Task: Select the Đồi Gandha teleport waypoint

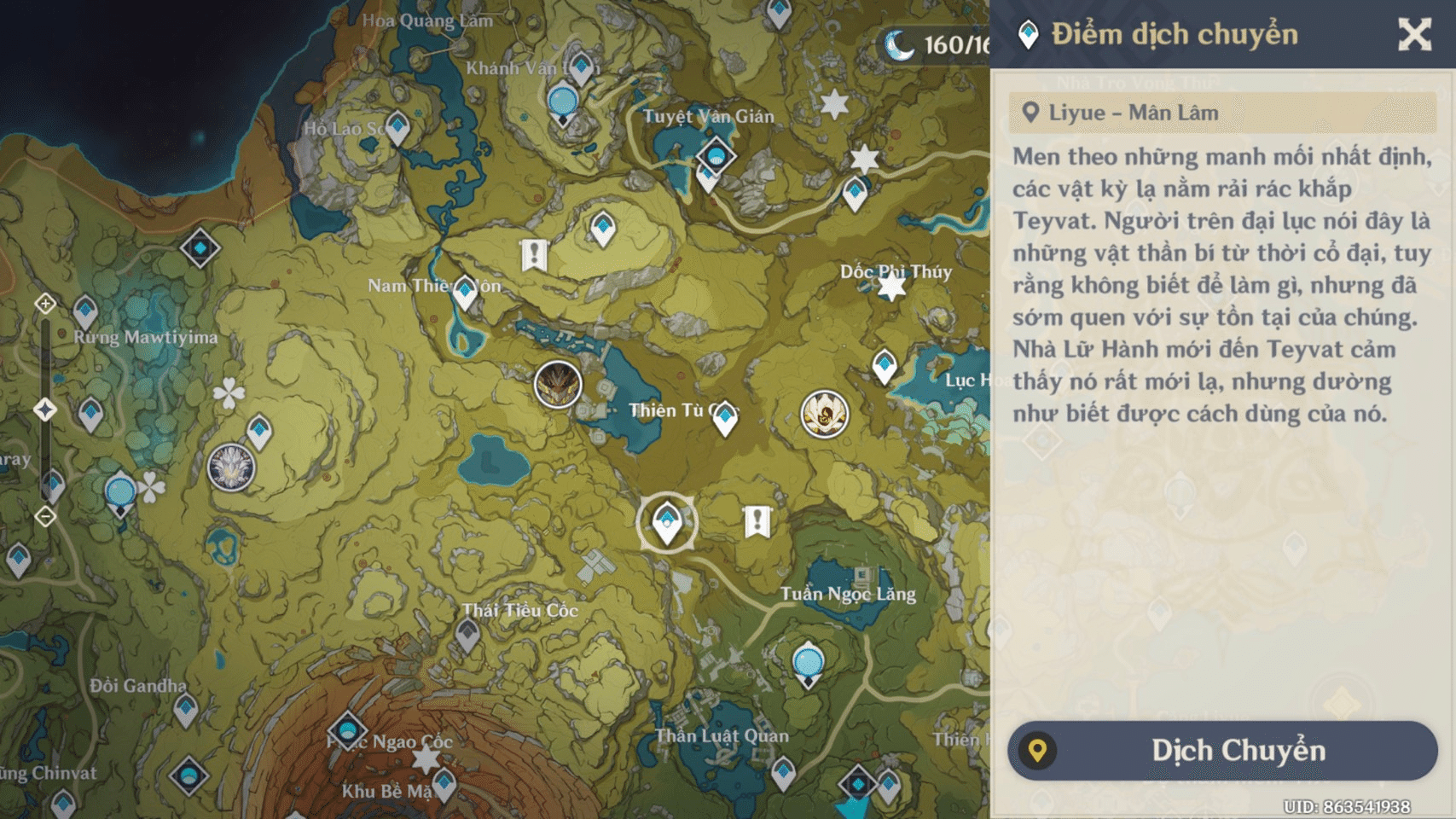Action: pyautogui.click(x=186, y=709)
